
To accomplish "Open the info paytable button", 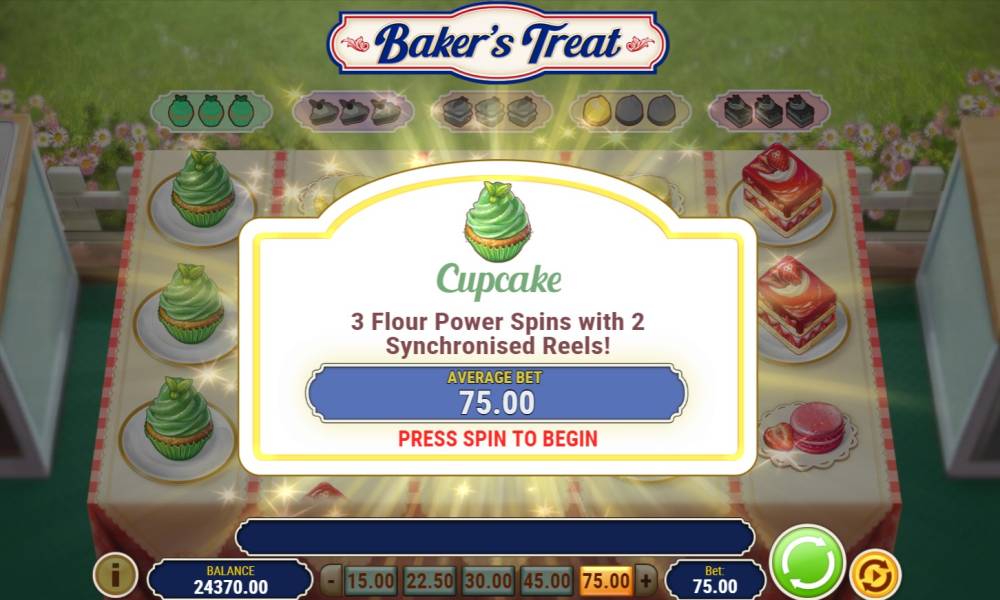I will coord(115,575).
